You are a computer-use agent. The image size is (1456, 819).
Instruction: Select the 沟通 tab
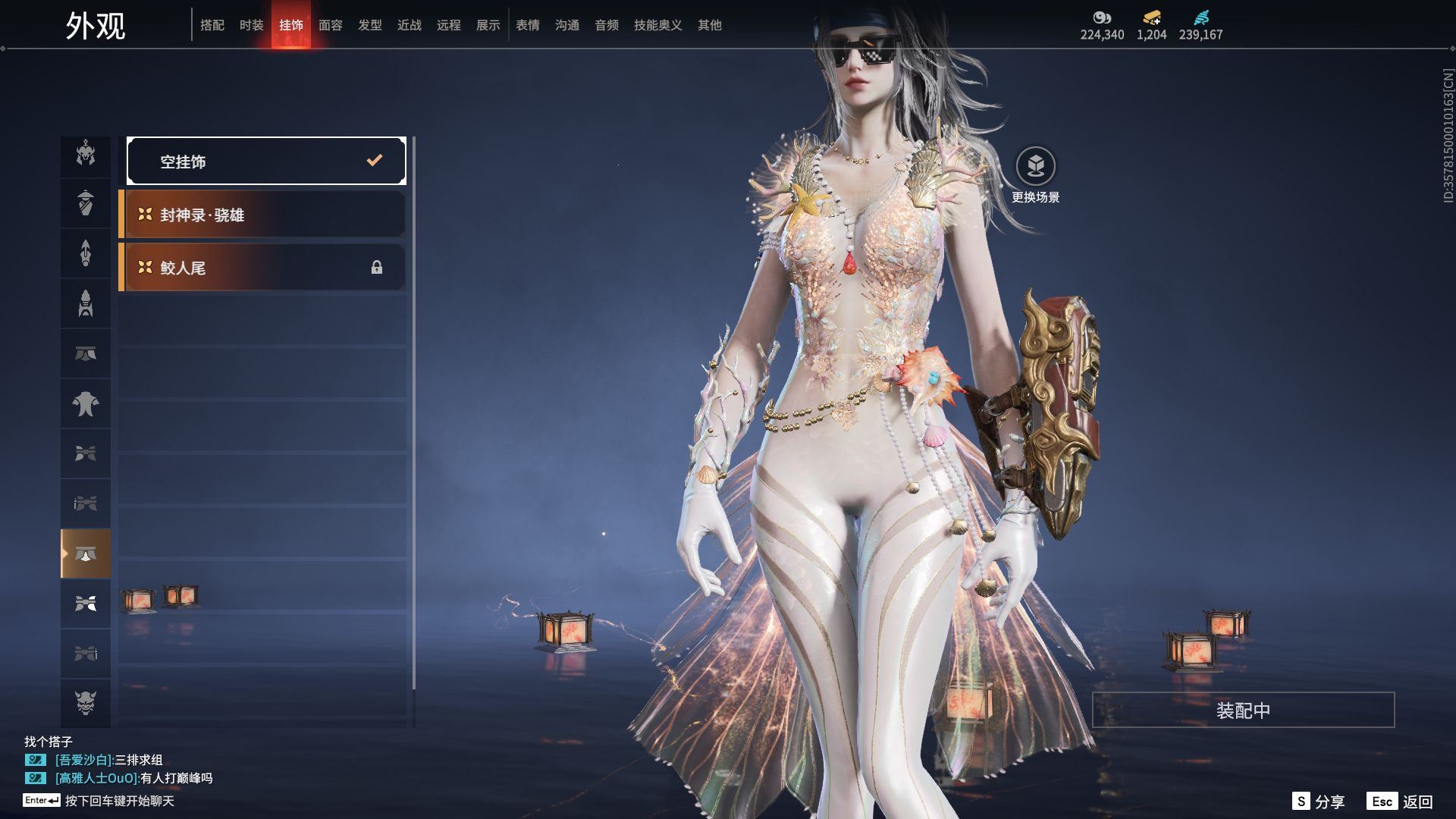click(567, 25)
